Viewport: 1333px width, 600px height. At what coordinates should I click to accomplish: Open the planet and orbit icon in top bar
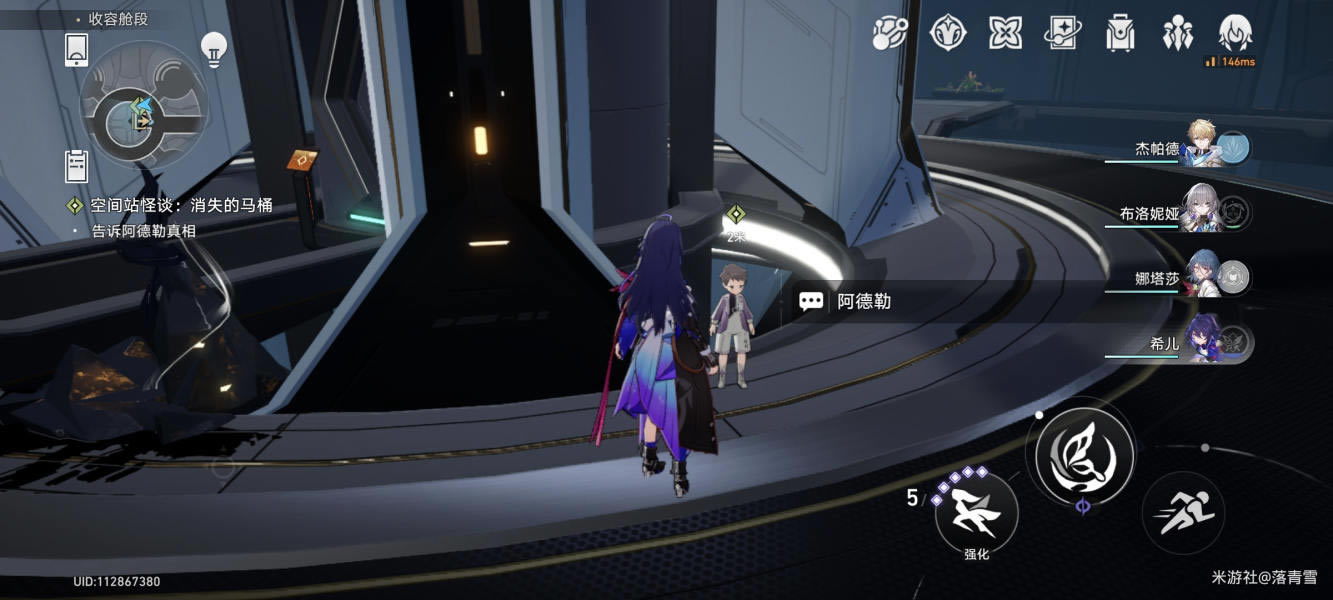(x=889, y=33)
